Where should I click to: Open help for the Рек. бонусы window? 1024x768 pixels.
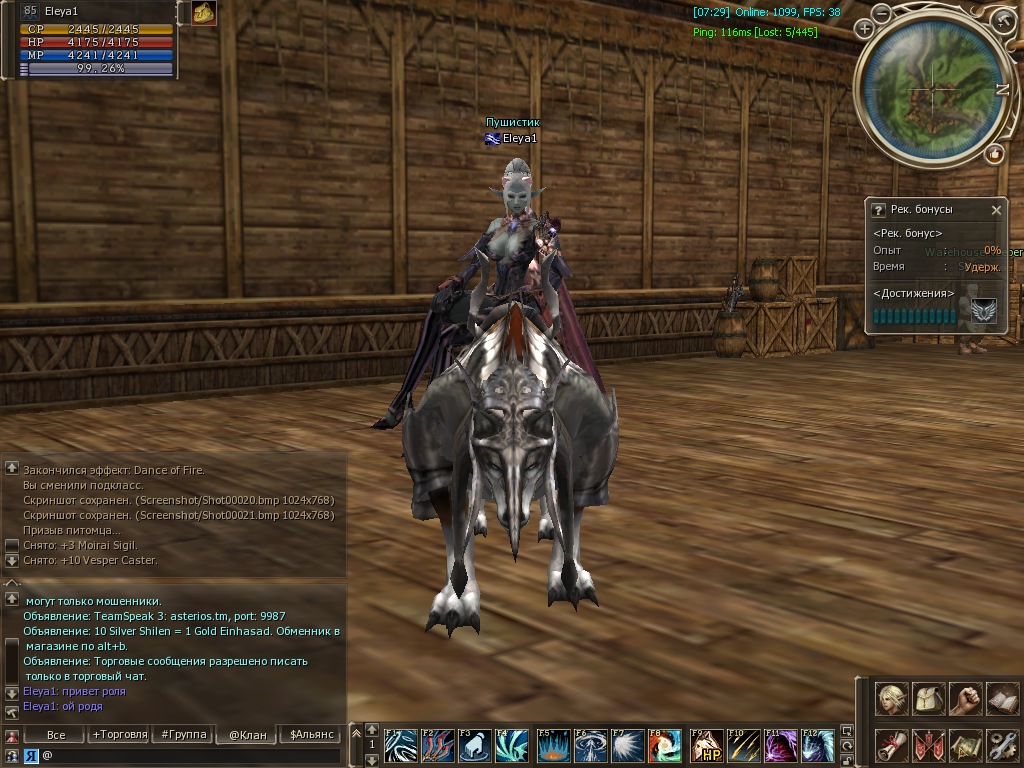coord(878,210)
